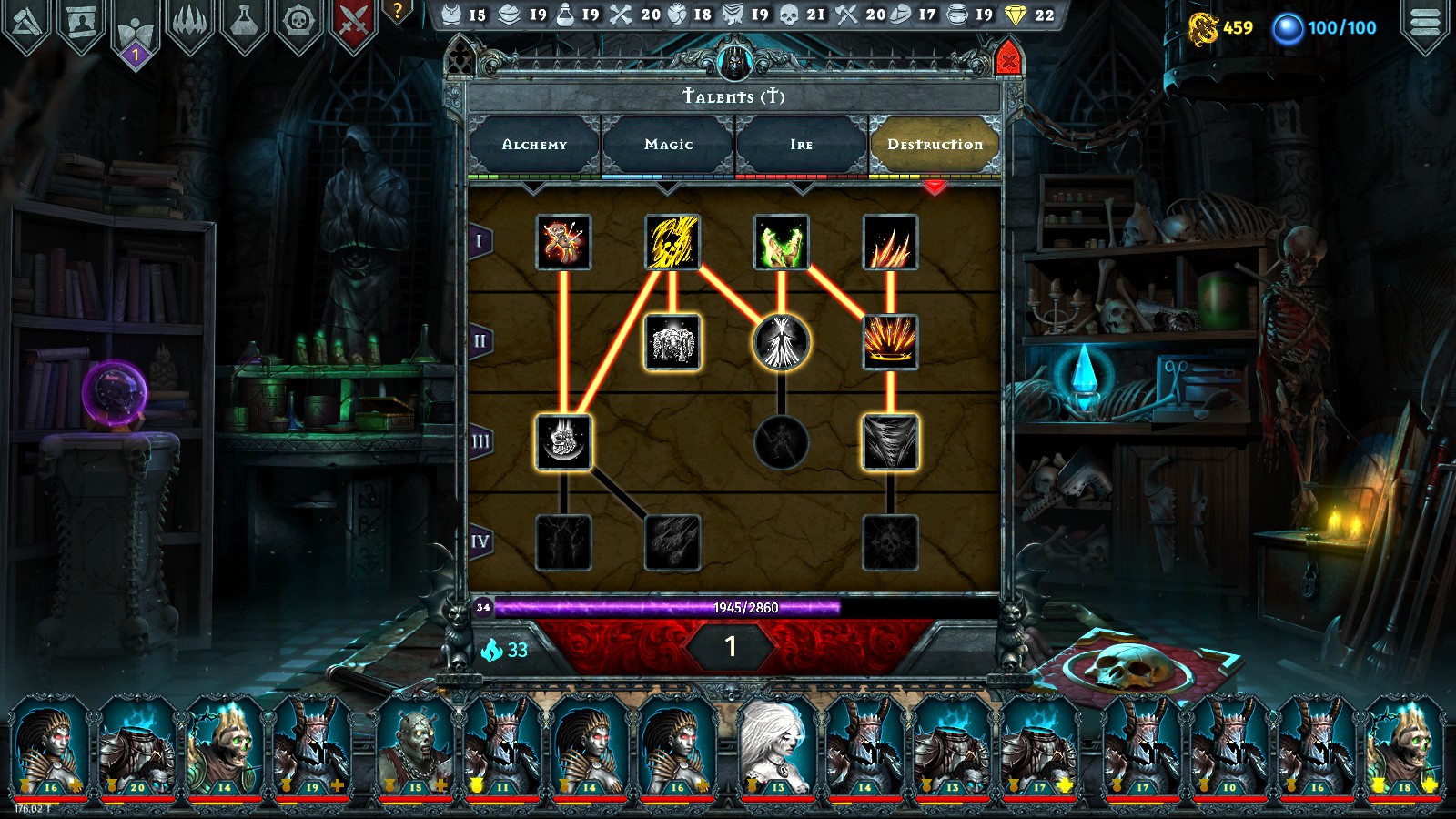Screen dimensions: 1456x819
Task: Select the green flame talent in row I
Action: [779, 242]
